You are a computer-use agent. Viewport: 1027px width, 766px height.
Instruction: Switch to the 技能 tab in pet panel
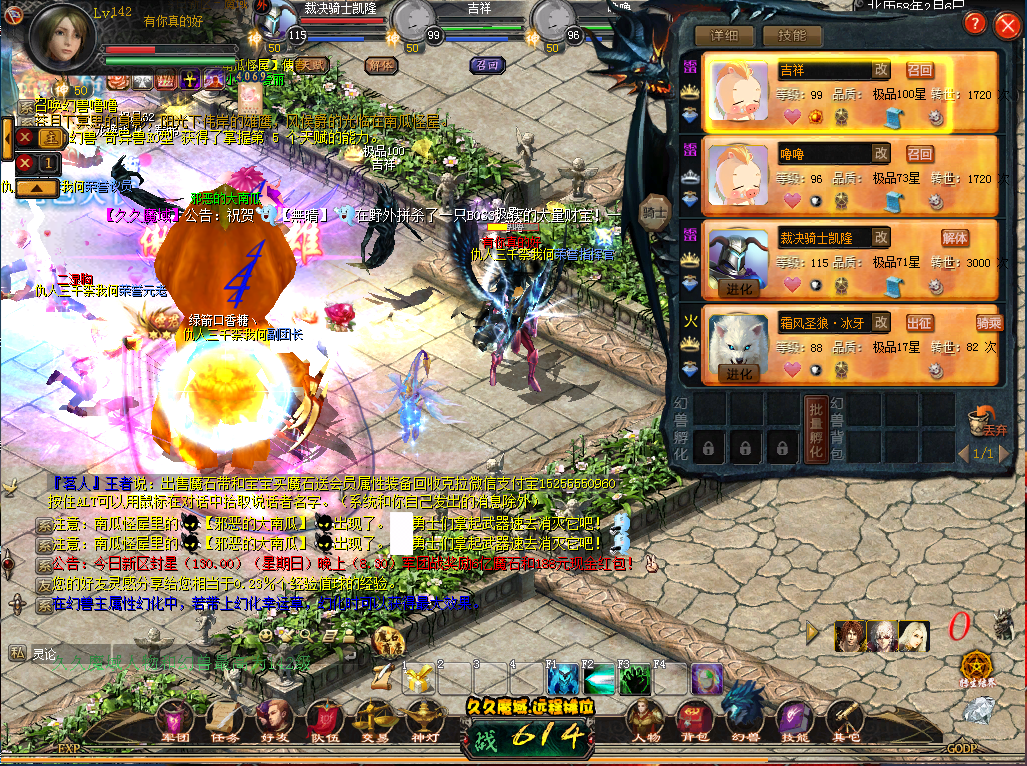click(791, 36)
